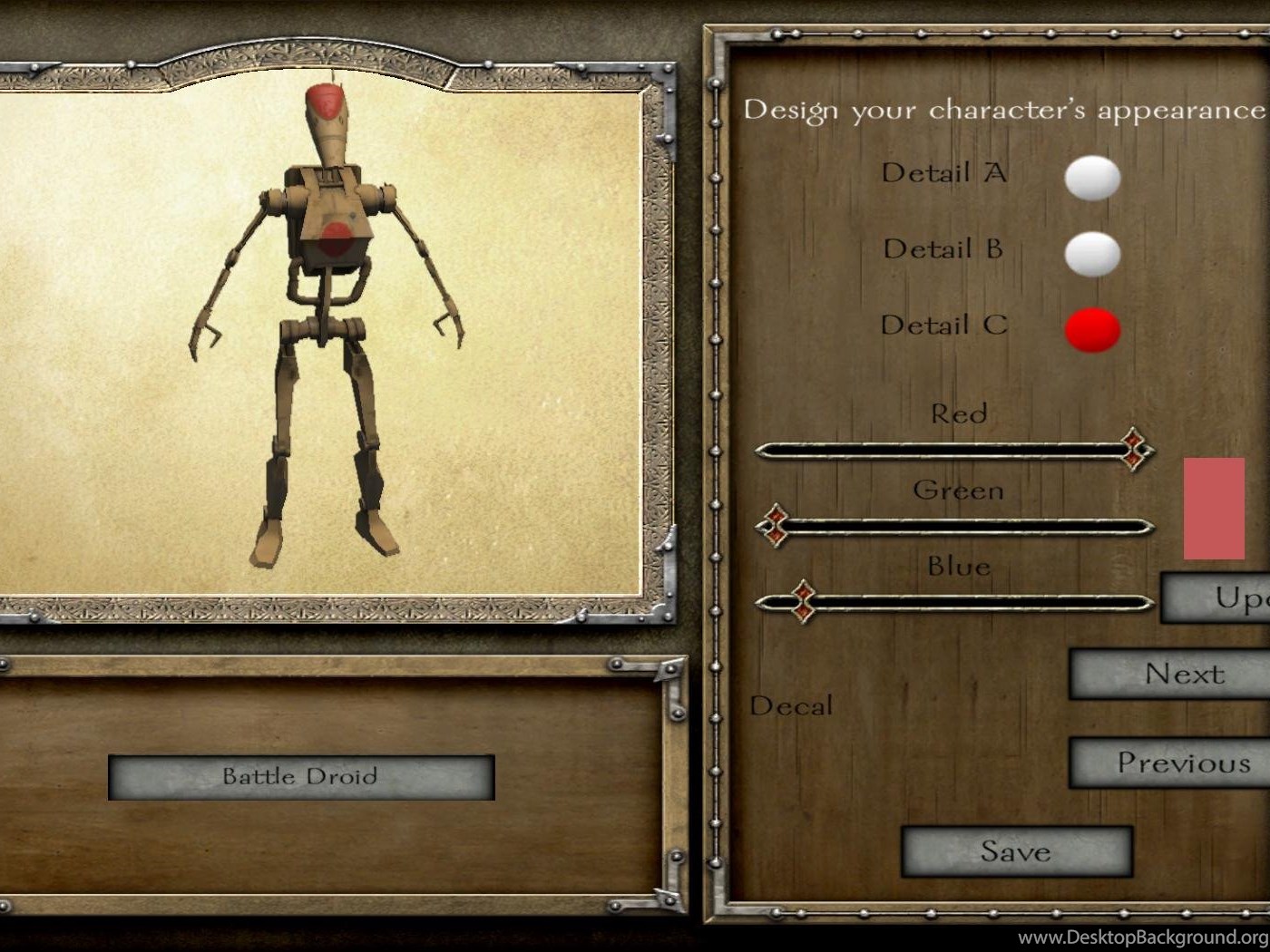Click the pink color preview box
This screenshot has width=1270, height=952.
pyautogui.click(x=1214, y=508)
